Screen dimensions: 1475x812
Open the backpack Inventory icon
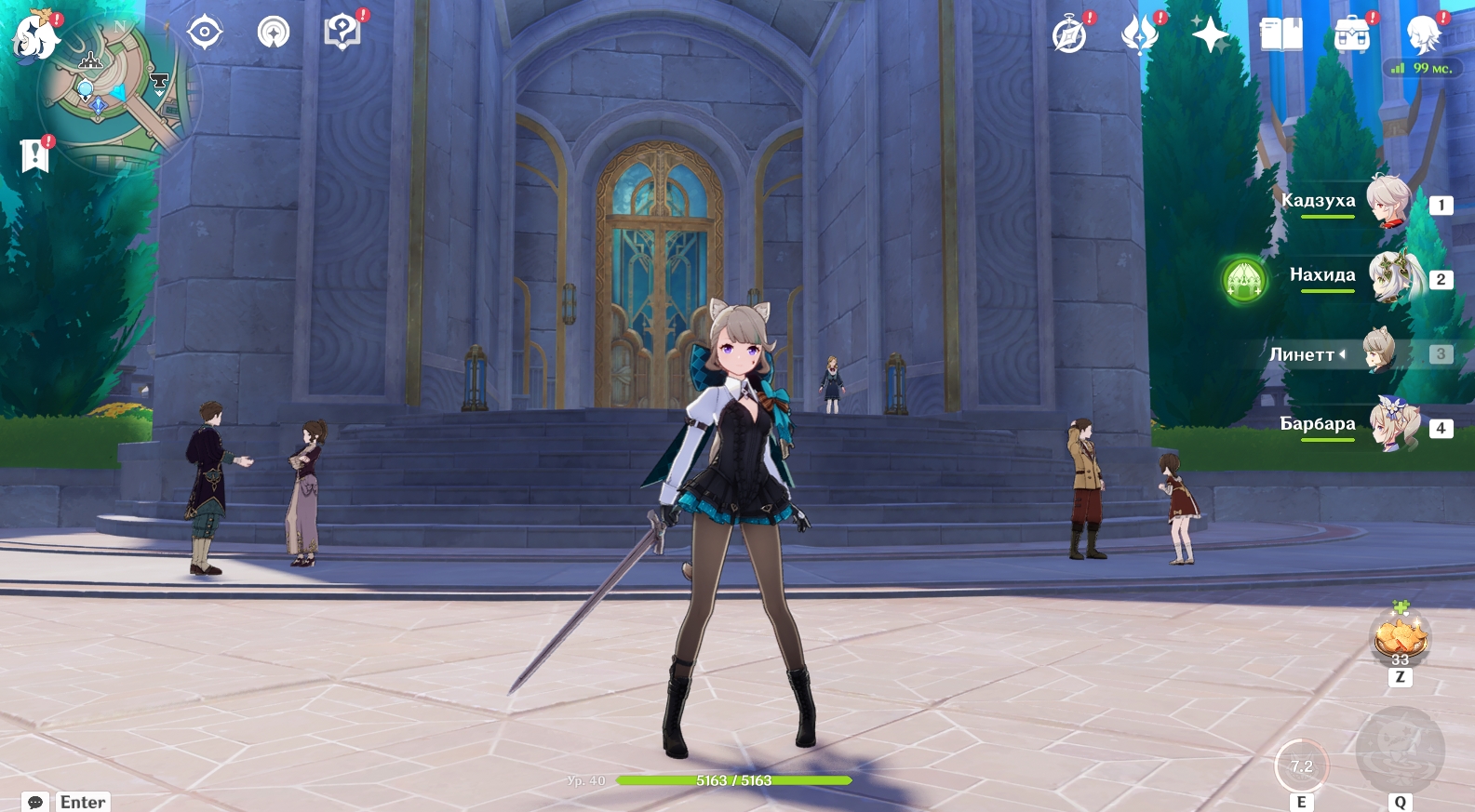click(x=1352, y=35)
